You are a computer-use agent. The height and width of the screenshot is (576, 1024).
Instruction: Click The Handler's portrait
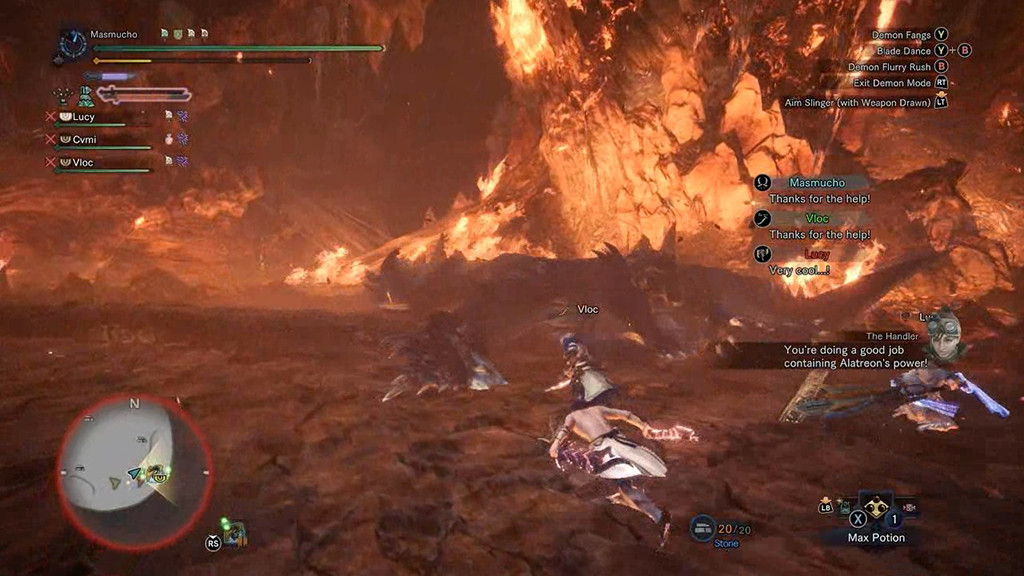941,335
